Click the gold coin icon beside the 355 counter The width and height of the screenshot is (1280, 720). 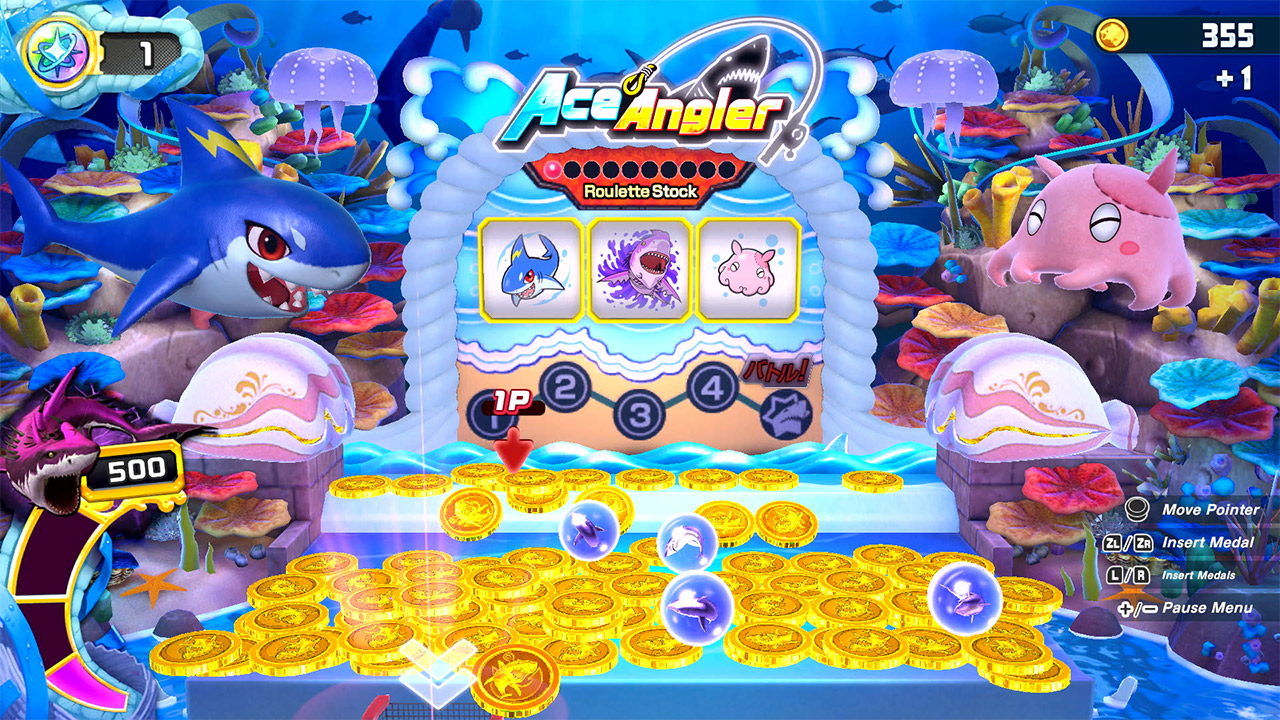1115,34
